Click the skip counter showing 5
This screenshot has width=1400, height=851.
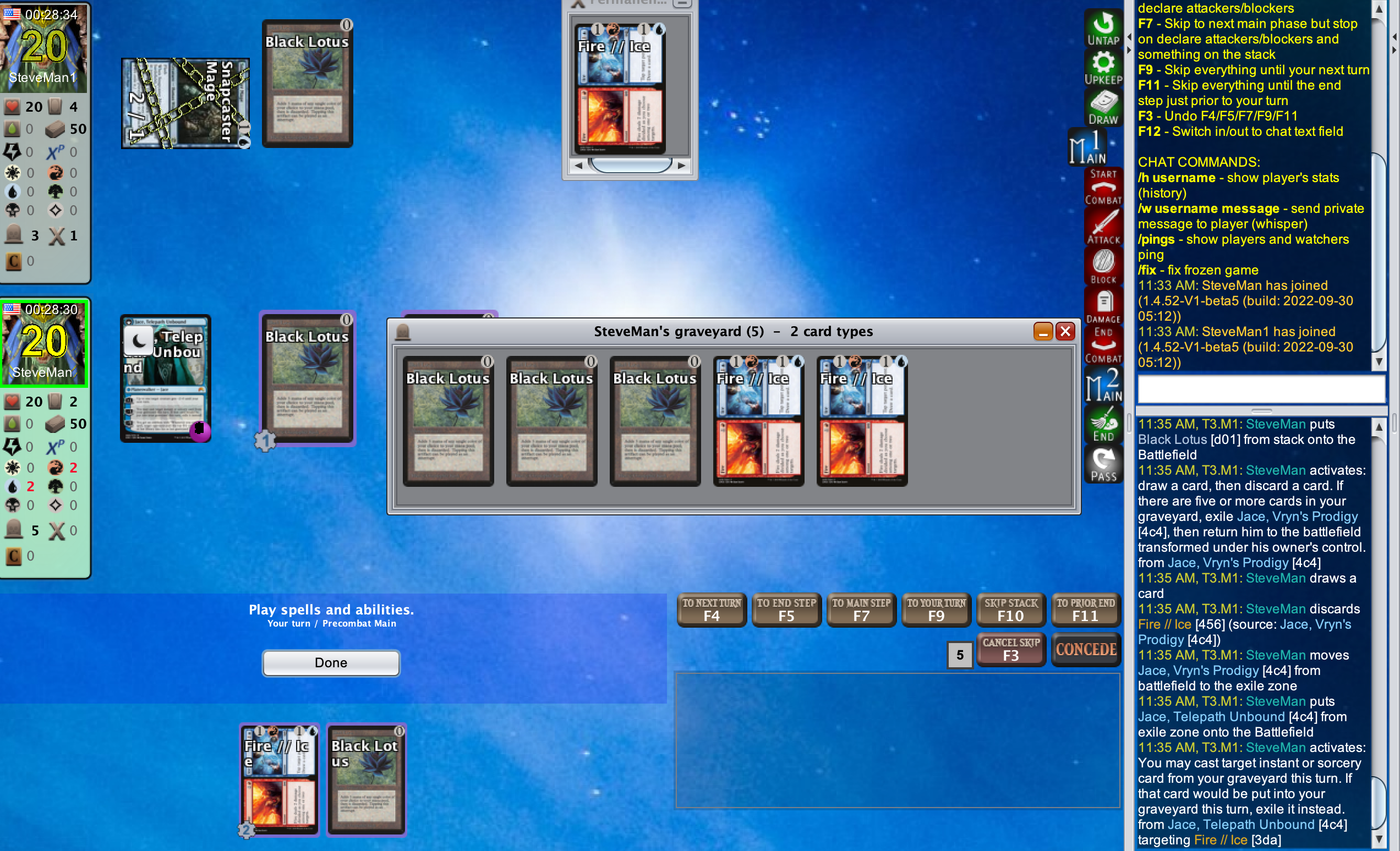click(x=960, y=655)
